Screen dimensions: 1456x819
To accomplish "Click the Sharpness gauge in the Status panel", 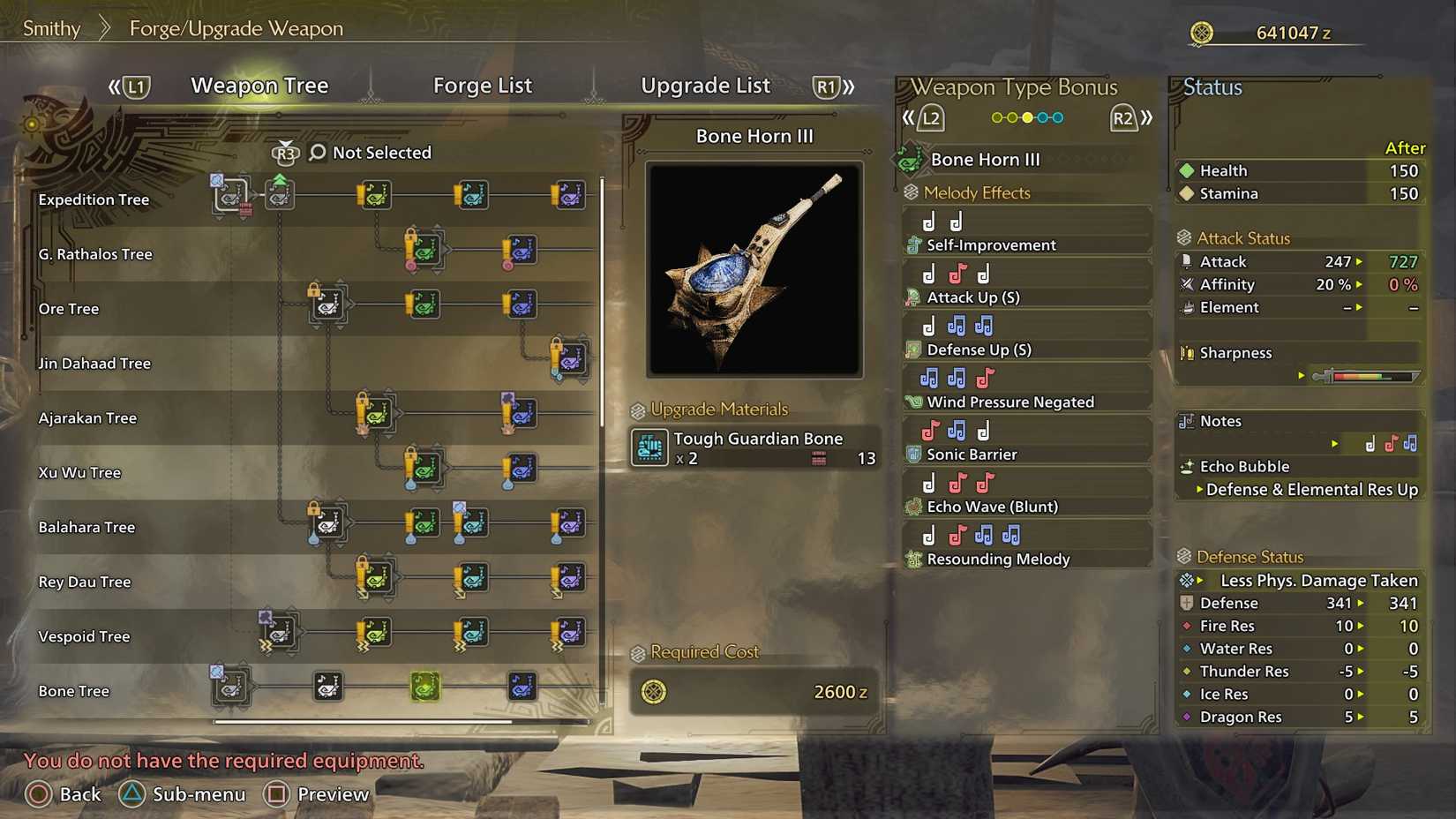I will [x=1364, y=374].
